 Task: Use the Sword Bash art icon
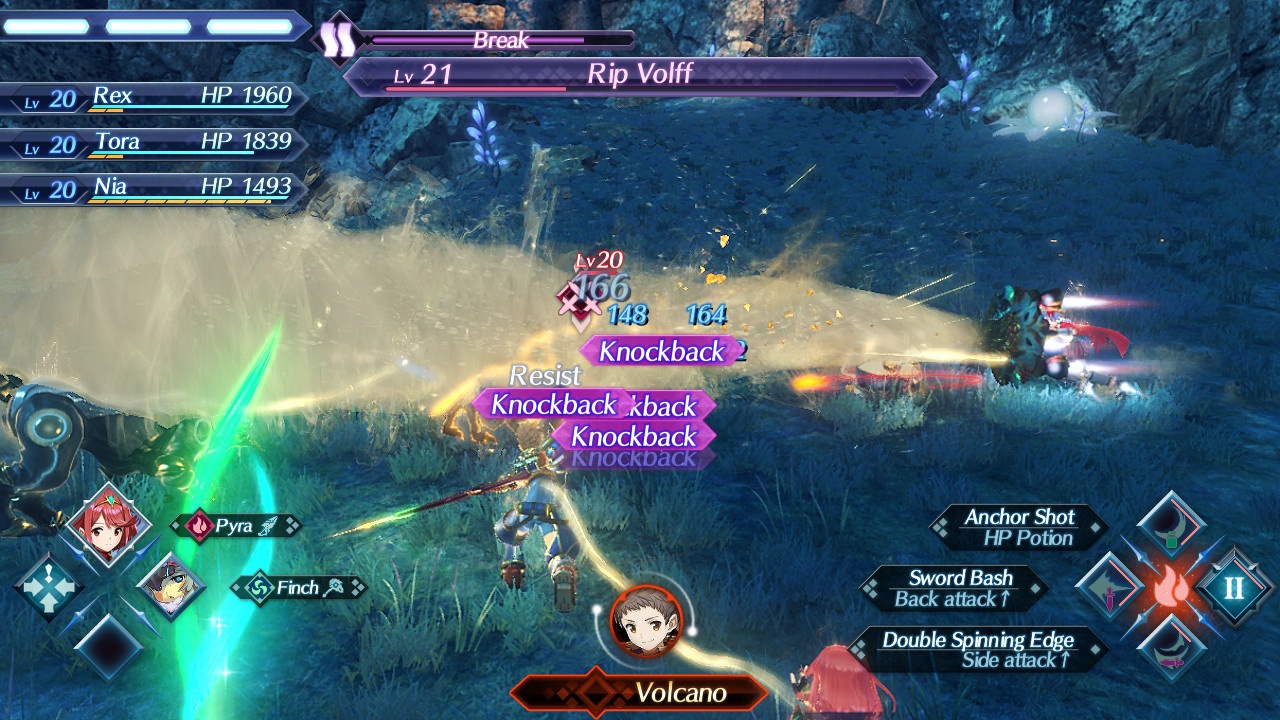pyautogui.click(x=1109, y=587)
